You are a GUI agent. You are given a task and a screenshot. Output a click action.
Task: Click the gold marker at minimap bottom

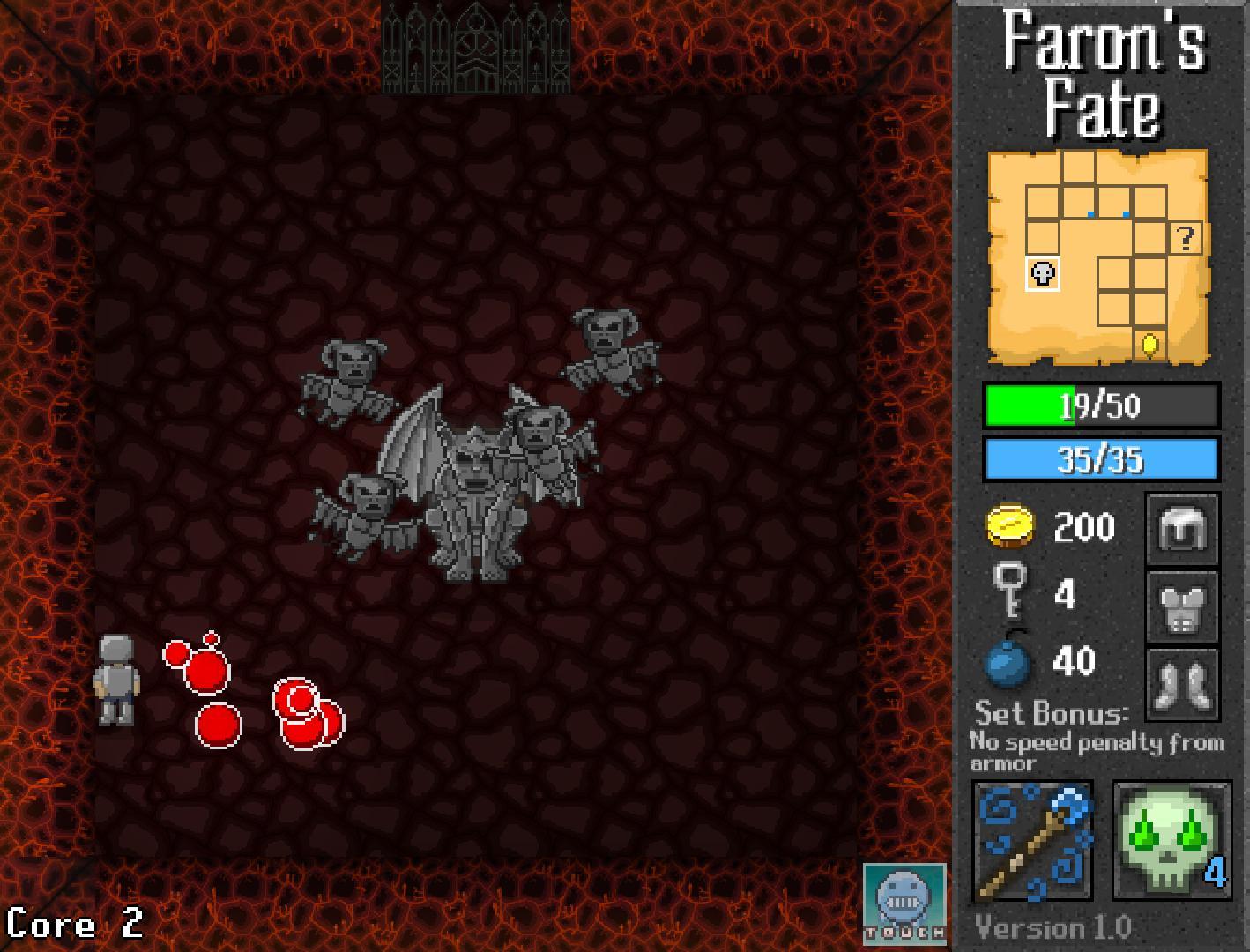(1150, 344)
